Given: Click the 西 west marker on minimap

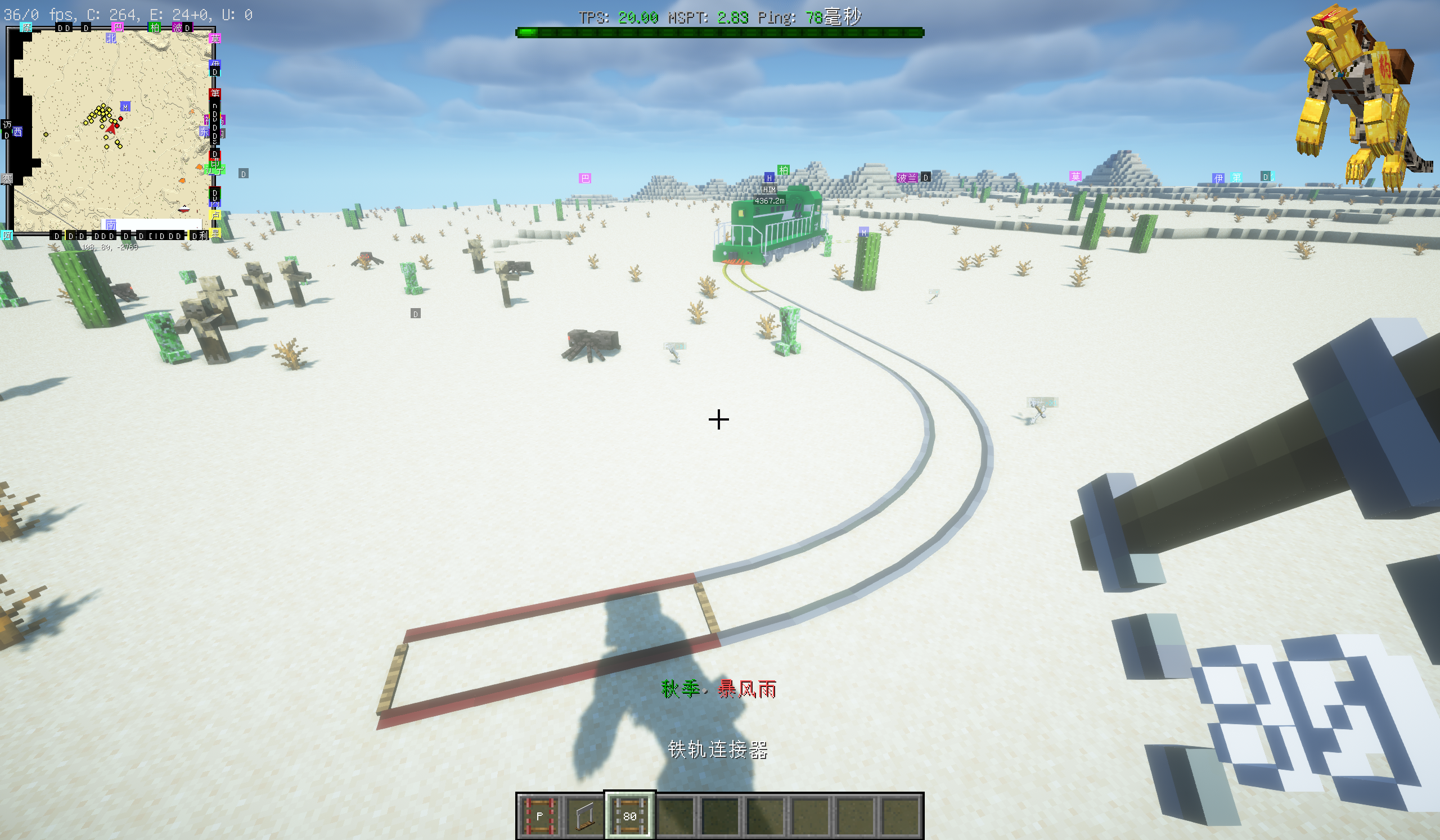Looking at the screenshot, I should [17, 132].
